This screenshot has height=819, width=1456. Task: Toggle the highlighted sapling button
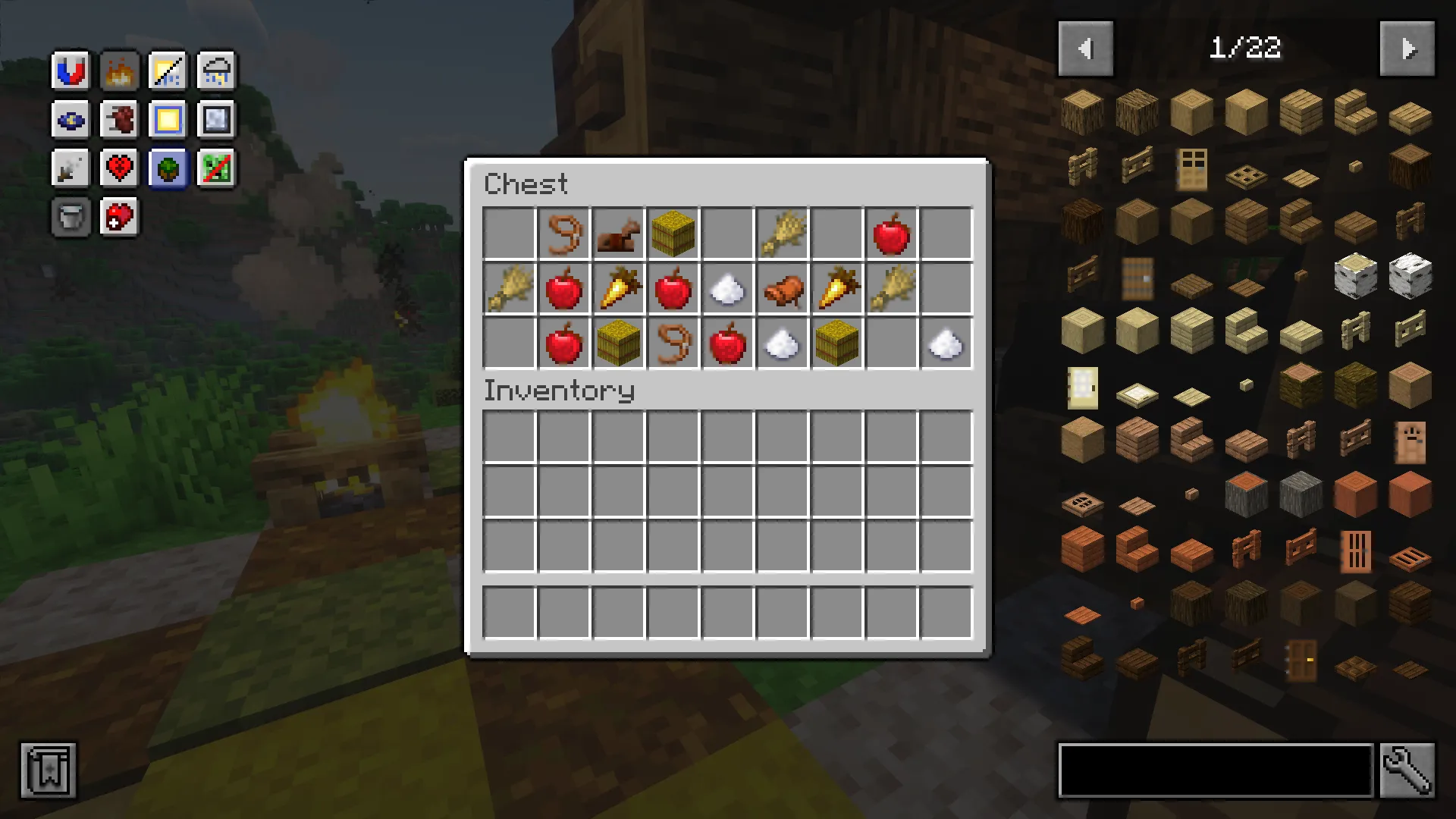[x=168, y=168]
